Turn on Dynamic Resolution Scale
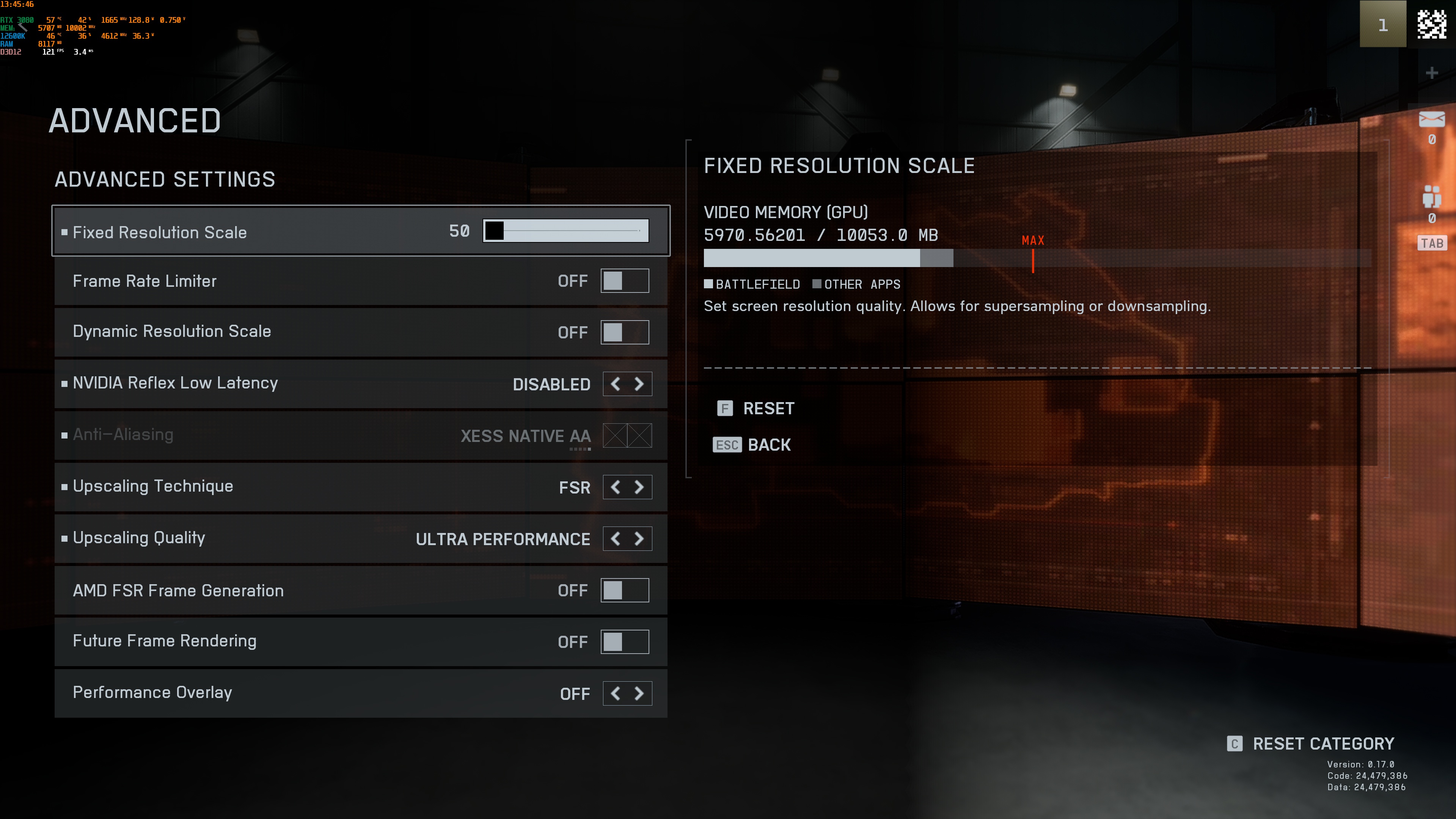1456x819 pixels. (625, 332)
